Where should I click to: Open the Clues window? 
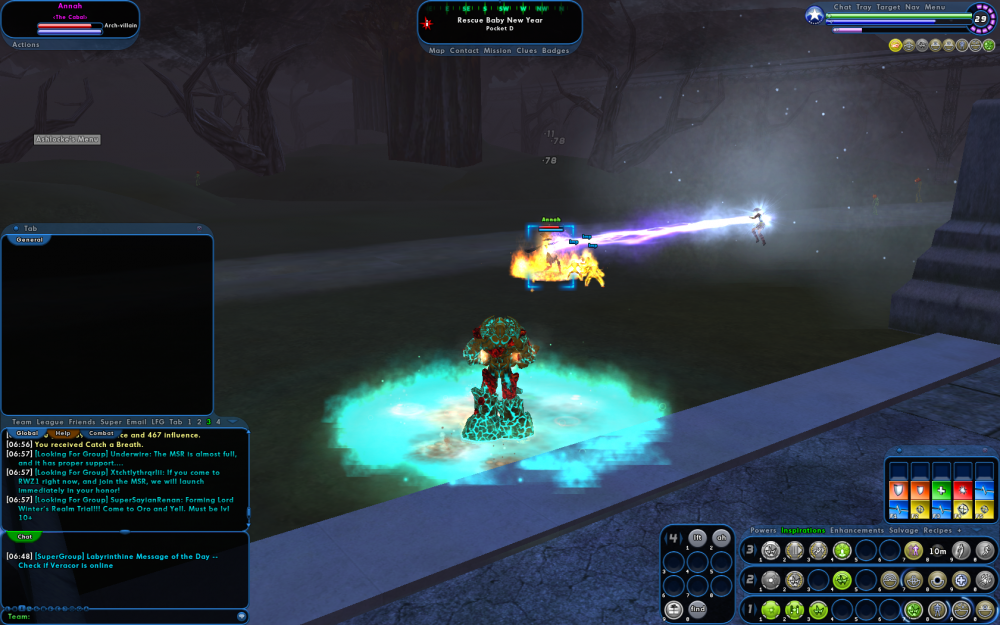(x=527, y=50)
